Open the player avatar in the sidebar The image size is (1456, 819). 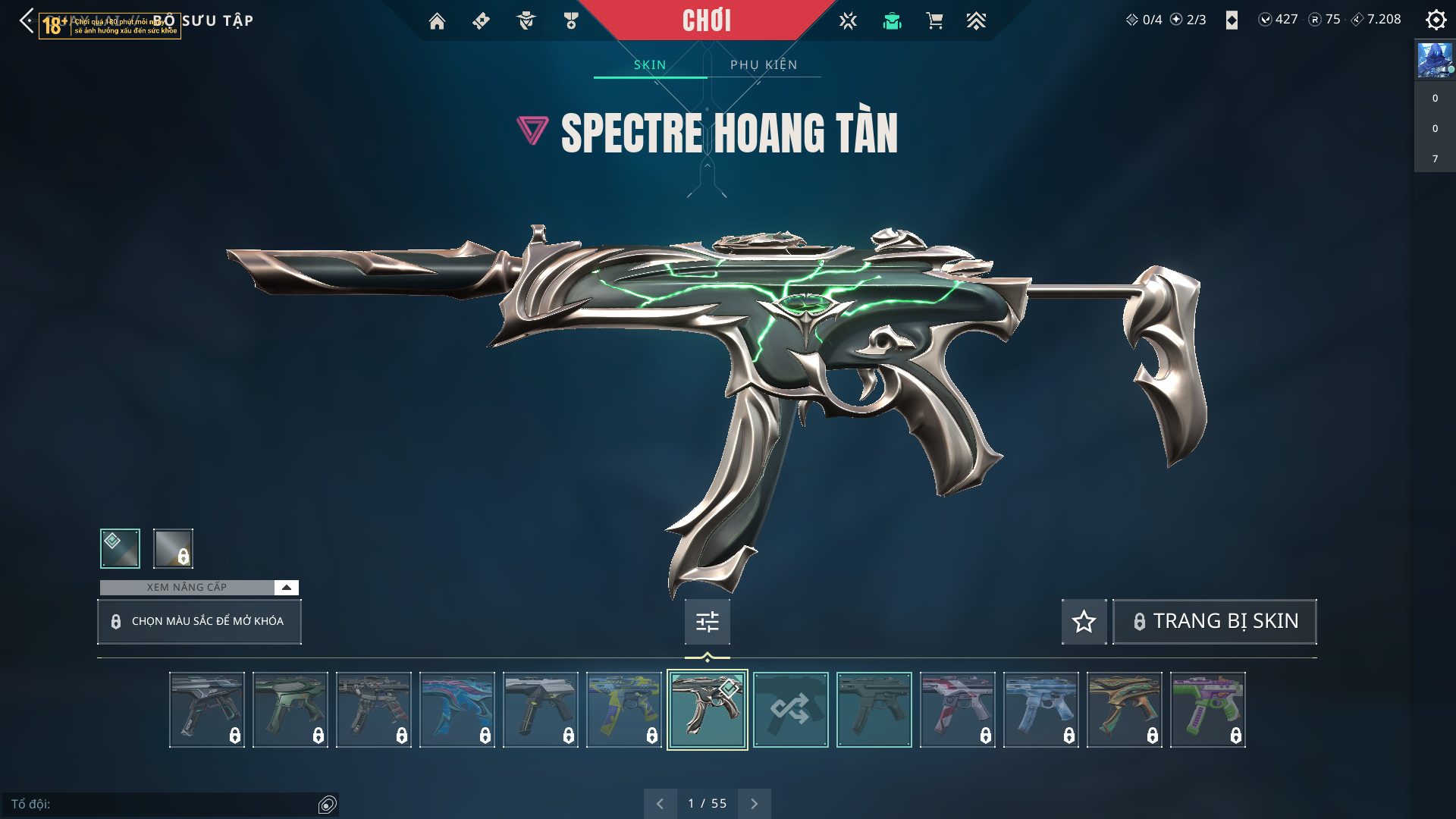click(x=1435, y=60)
